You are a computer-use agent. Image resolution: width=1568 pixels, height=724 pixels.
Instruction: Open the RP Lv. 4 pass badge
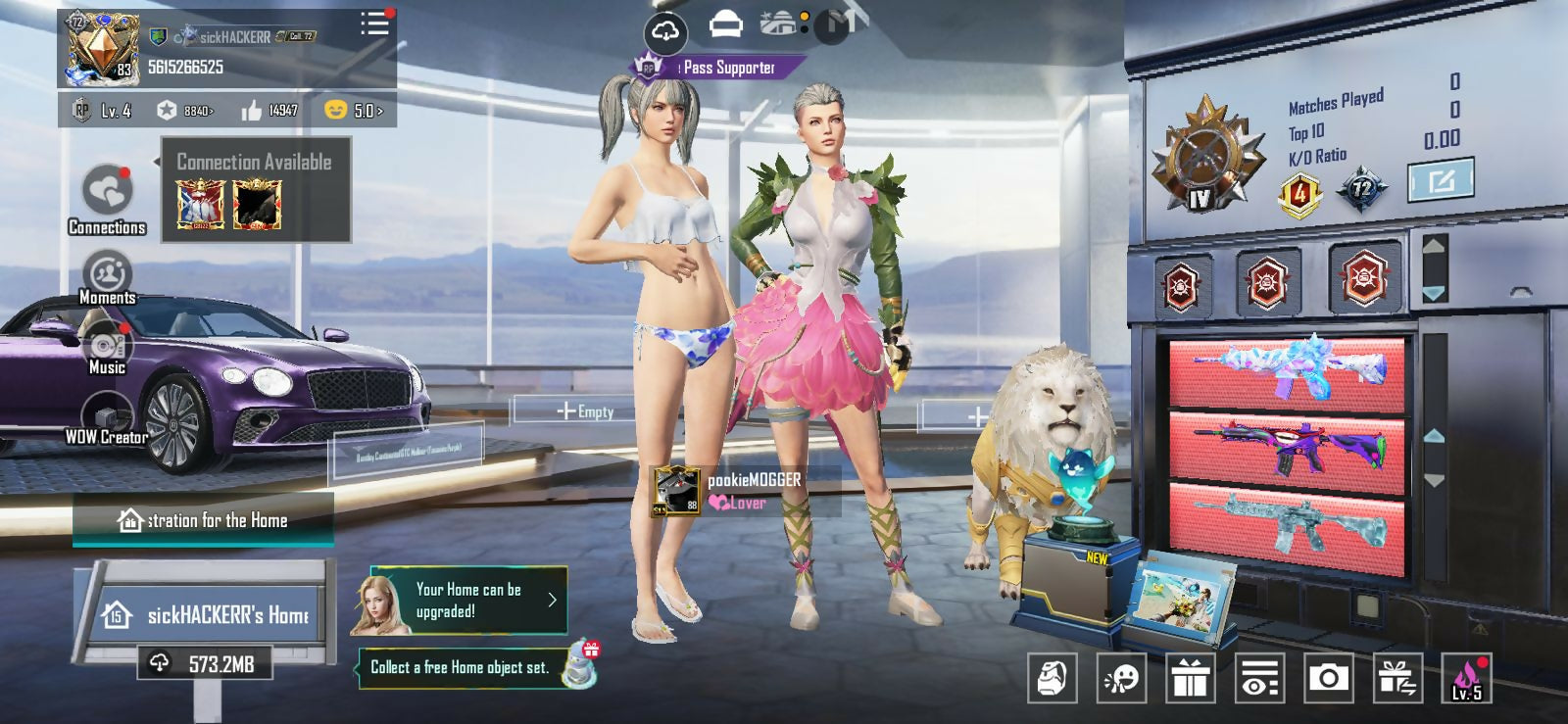pos(103,111)
